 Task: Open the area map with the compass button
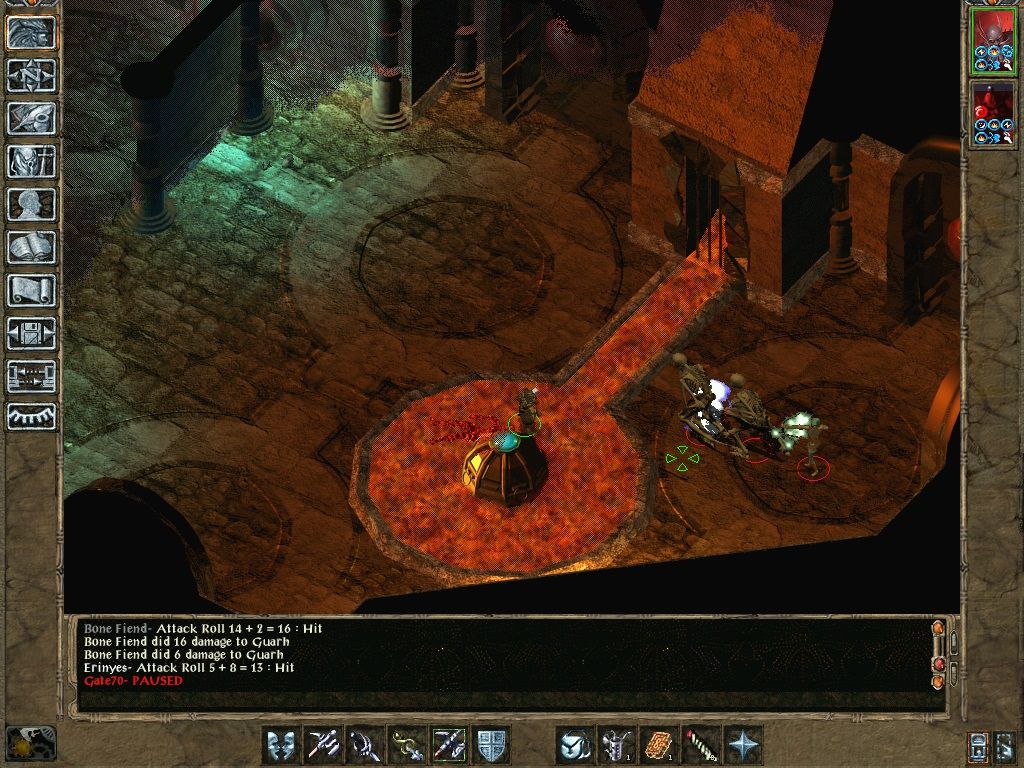coord(32,75)
